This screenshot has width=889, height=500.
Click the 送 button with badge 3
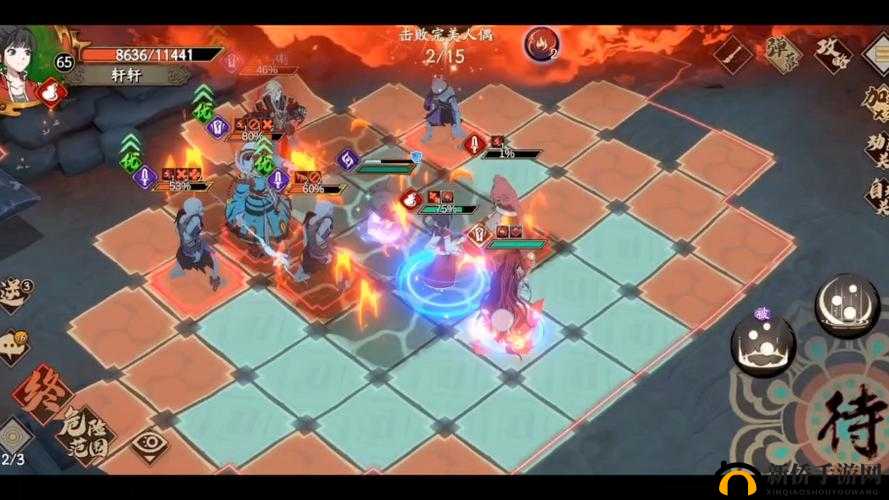click(x=10, y=293)
